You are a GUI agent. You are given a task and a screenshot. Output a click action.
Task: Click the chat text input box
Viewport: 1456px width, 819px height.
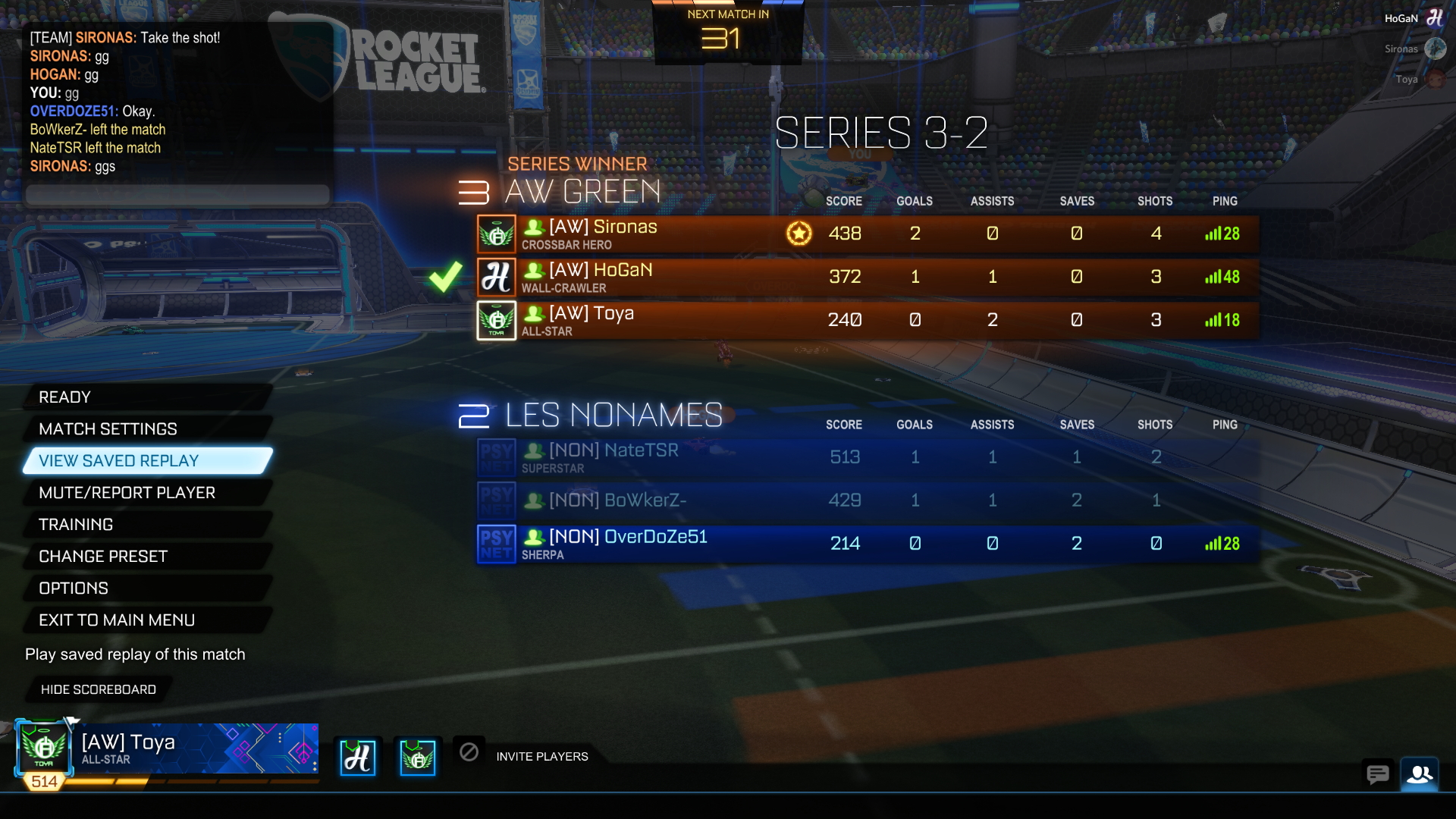pyautogui.click(x=178, y=195)
